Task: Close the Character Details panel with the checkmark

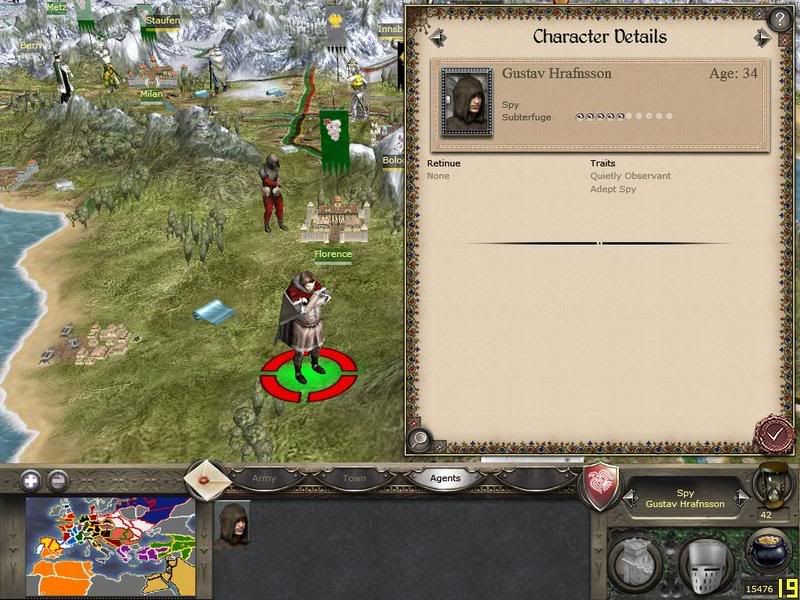Action: click(771, 433)
